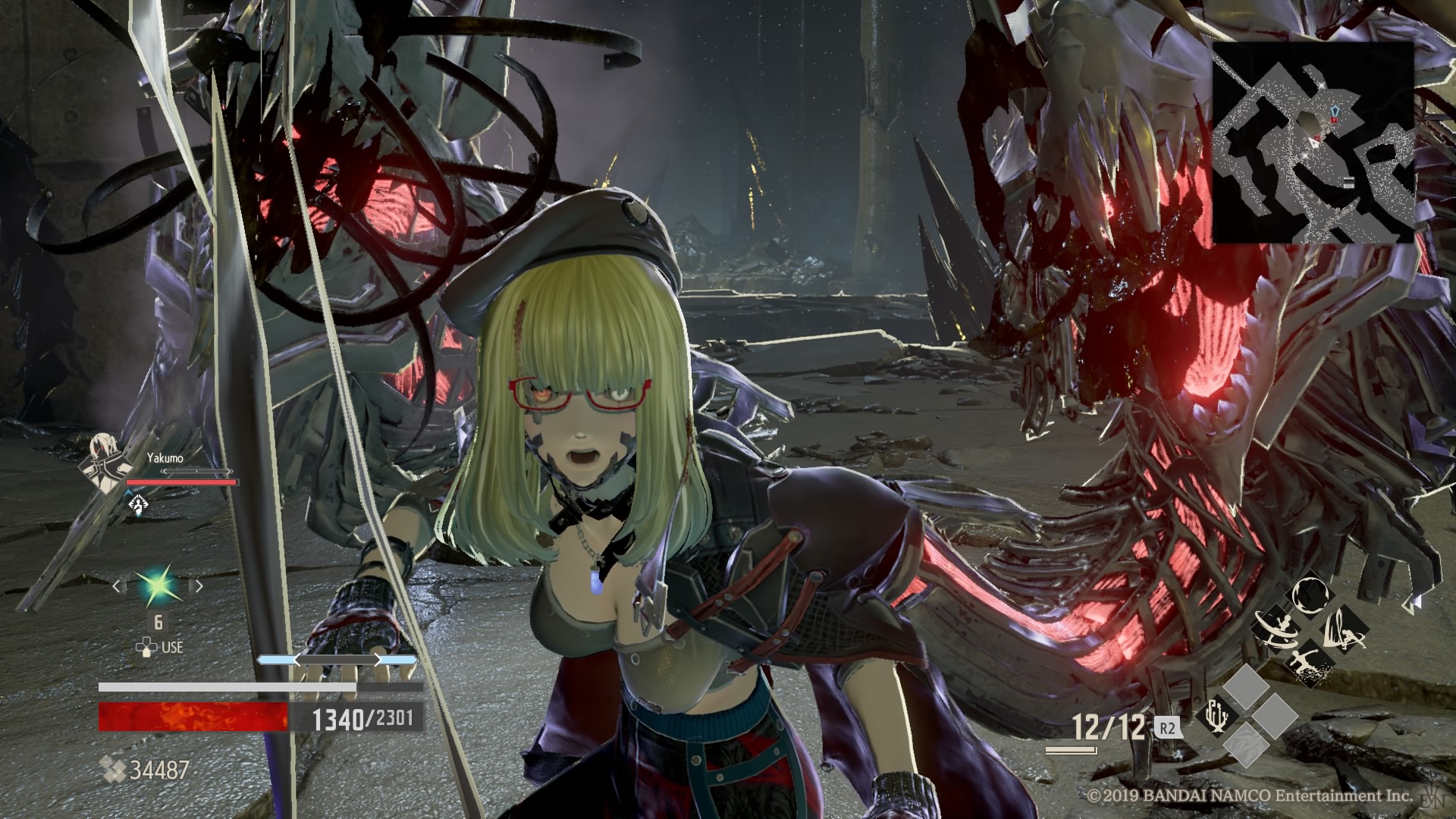This screenshot has height=819, width=1456.
Task: Cycle to the next quick item
Action: [x=199, y=585]
